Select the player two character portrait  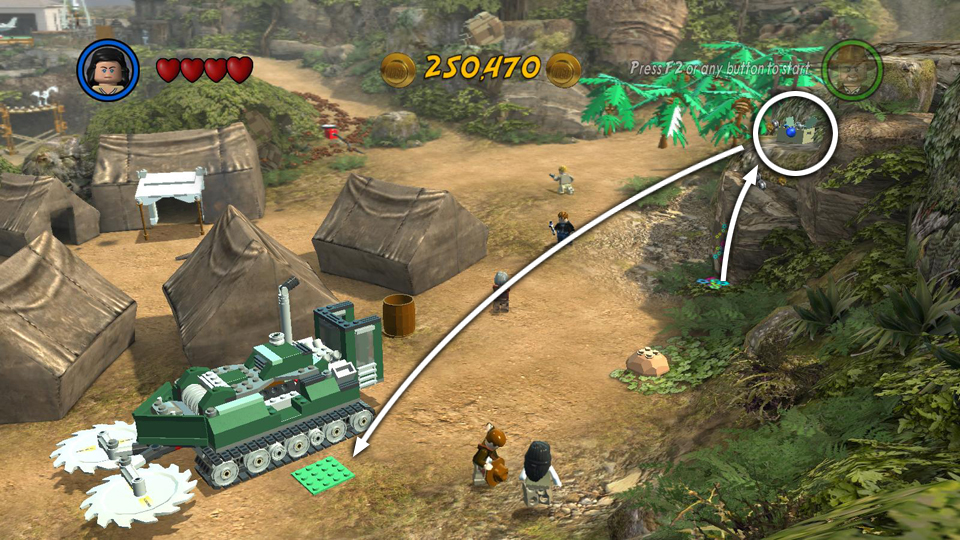pos(852,70)
